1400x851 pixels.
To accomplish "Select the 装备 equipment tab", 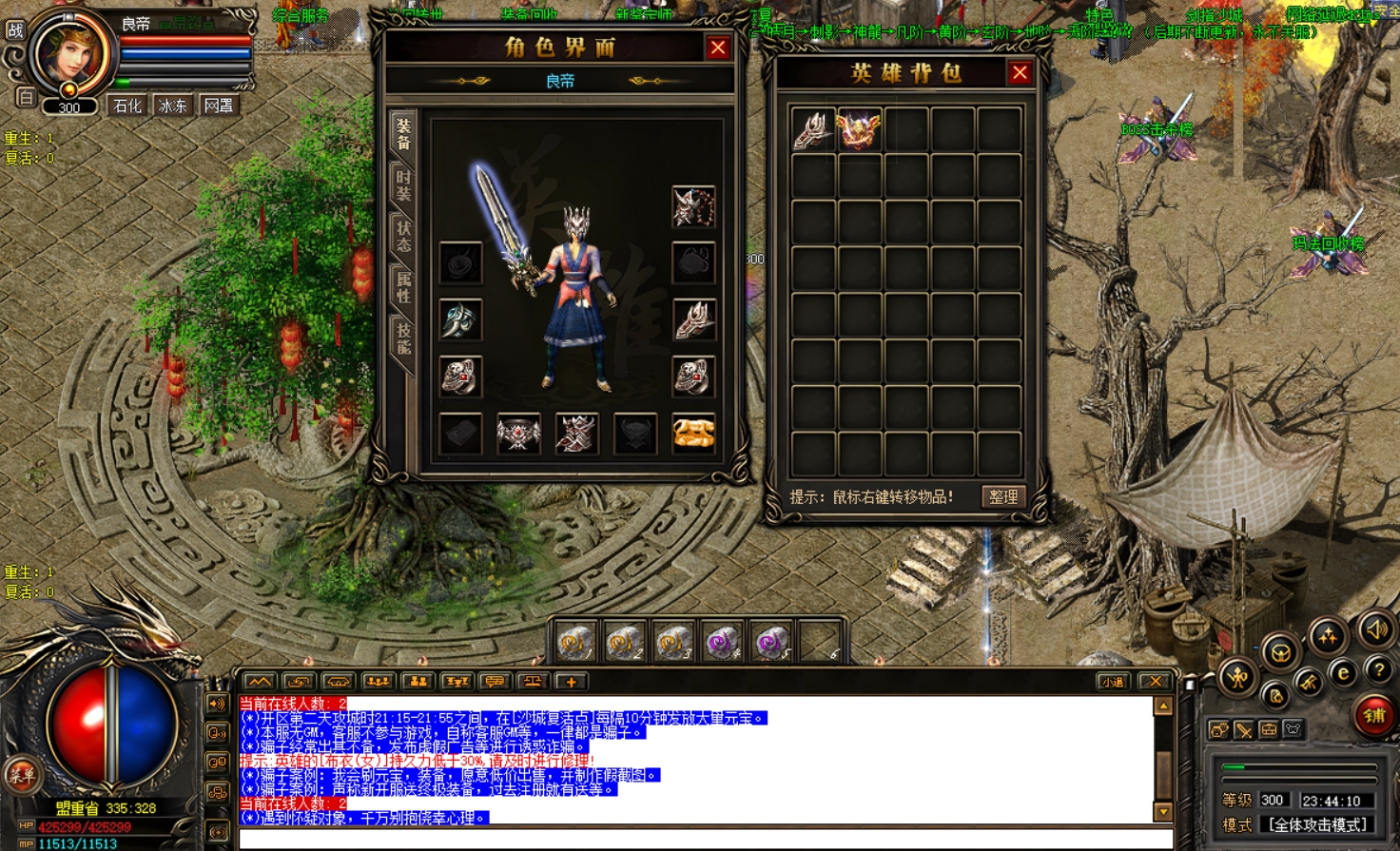I will point(403,133).
